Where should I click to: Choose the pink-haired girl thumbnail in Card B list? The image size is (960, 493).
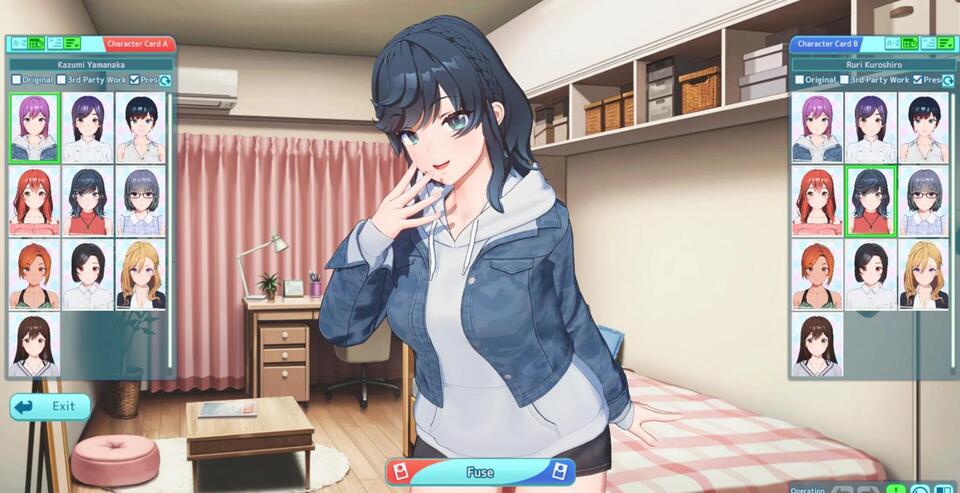pyautogui.click(x=817, y=127)
